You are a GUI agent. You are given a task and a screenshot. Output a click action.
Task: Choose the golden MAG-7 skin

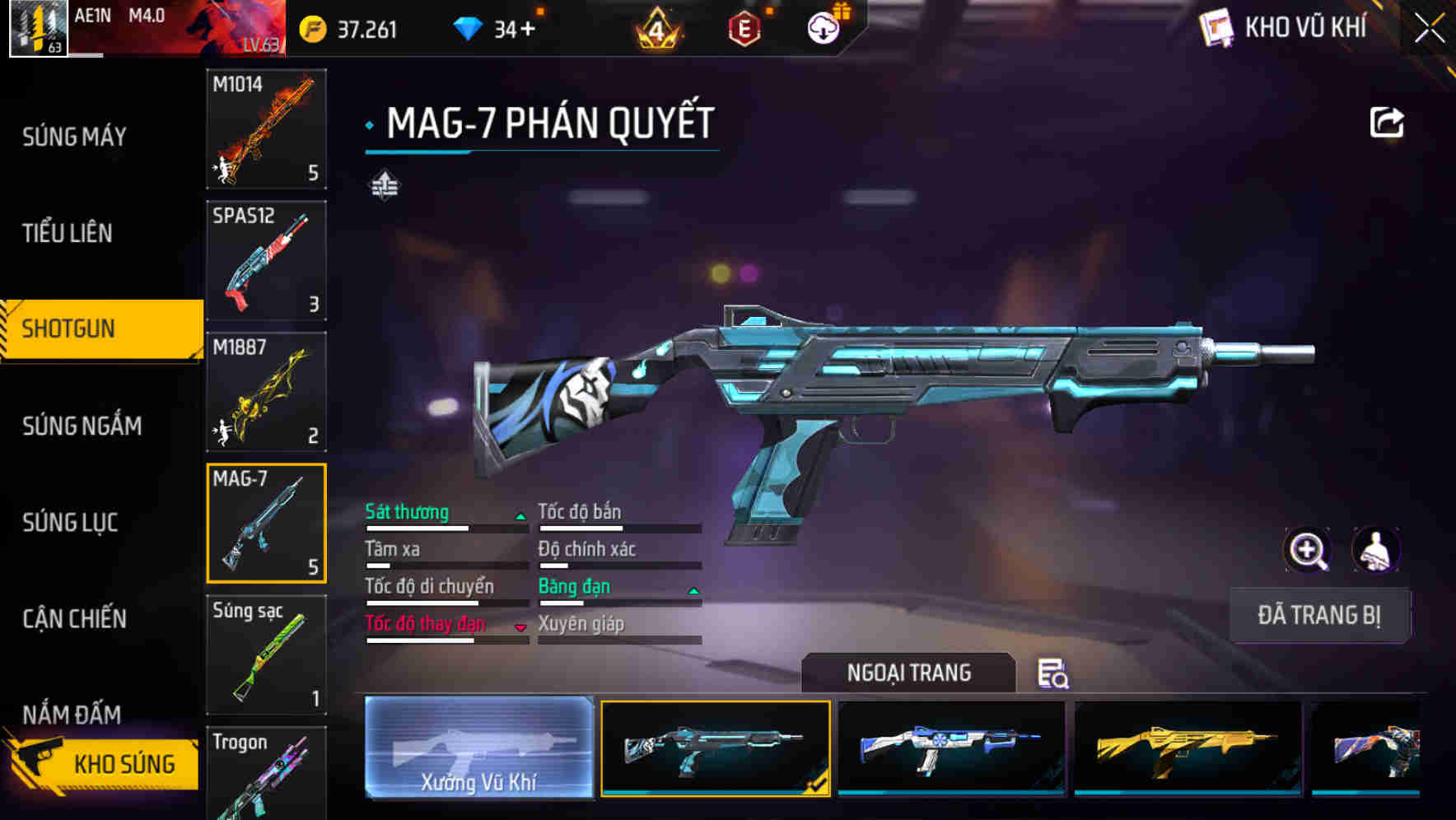(1188, 748)
